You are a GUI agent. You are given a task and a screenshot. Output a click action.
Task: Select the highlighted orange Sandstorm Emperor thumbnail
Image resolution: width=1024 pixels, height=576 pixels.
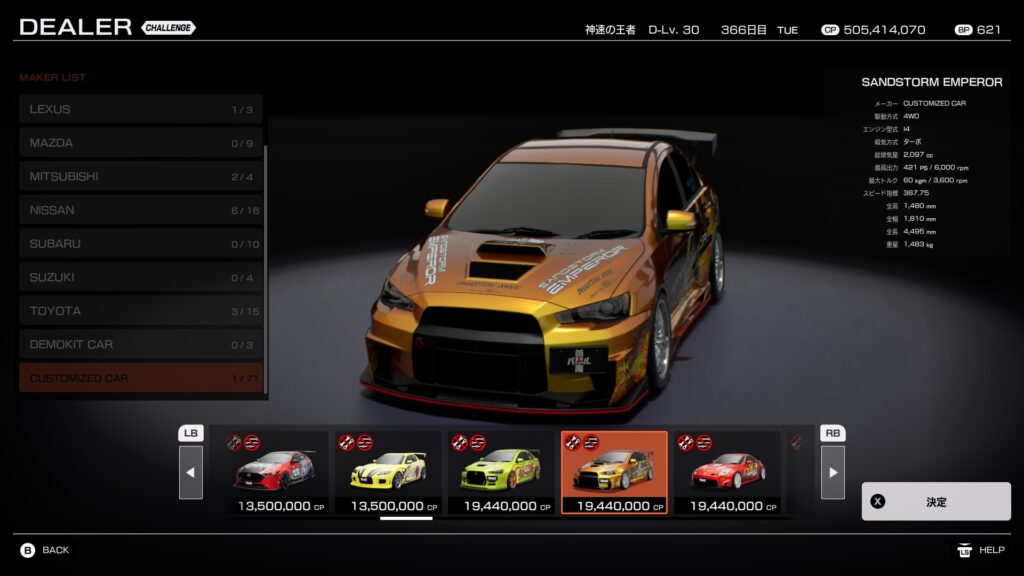pos(613,472)
